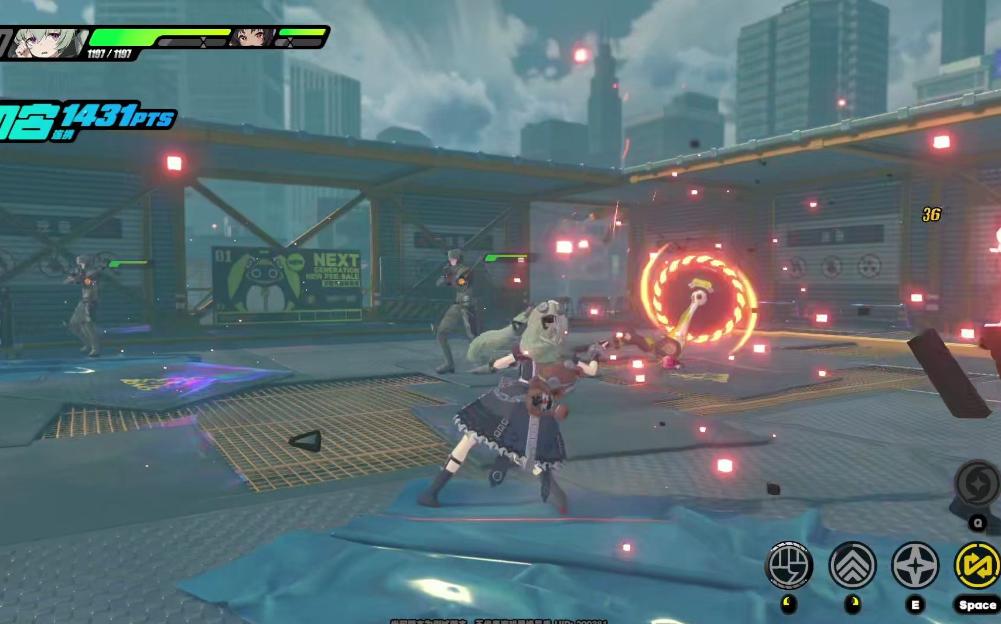Tap the yellow character swap icon
The image size is (1001, 624).
(977, 565)
